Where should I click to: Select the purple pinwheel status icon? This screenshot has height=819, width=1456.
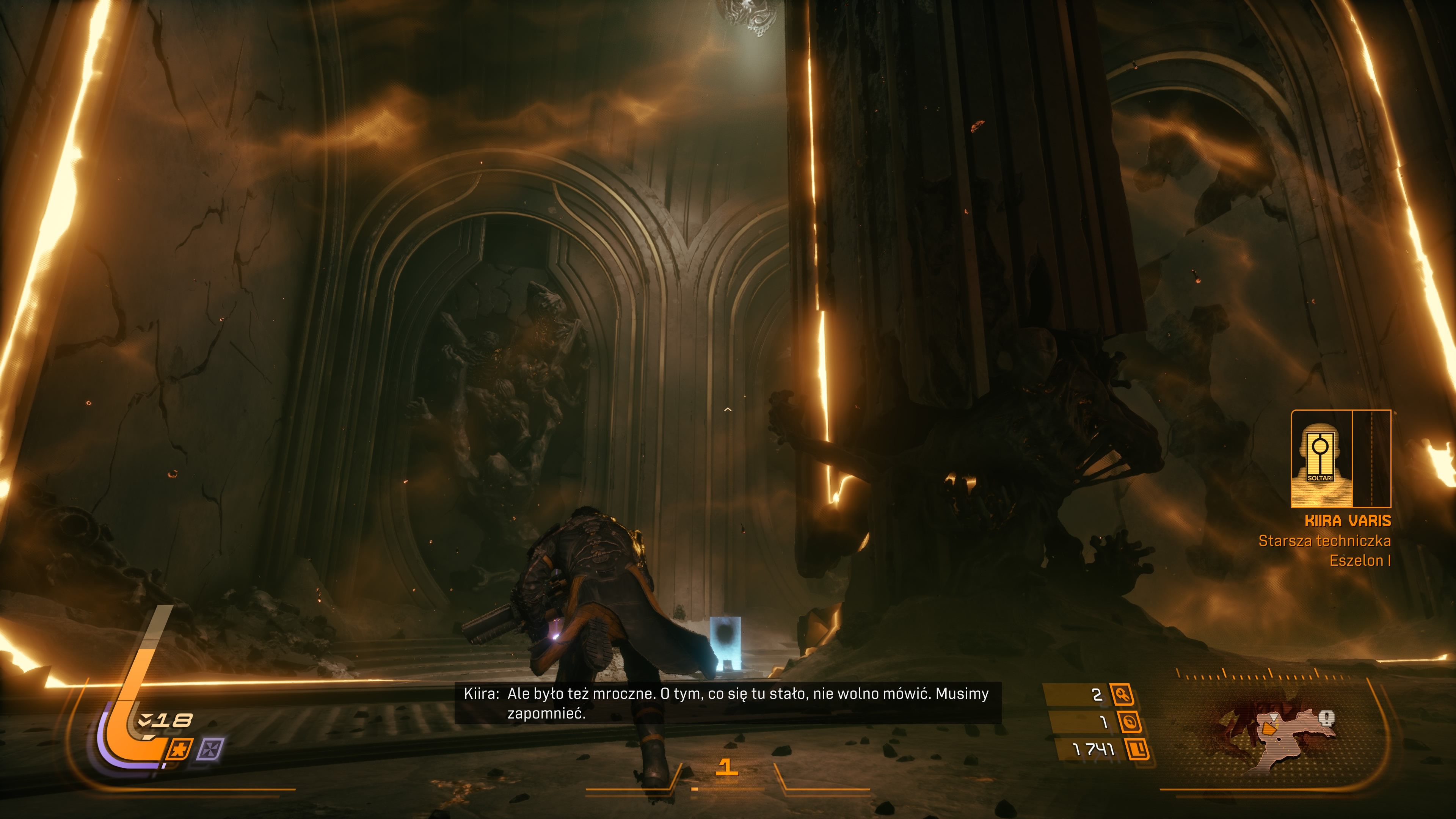pos(210,750)
